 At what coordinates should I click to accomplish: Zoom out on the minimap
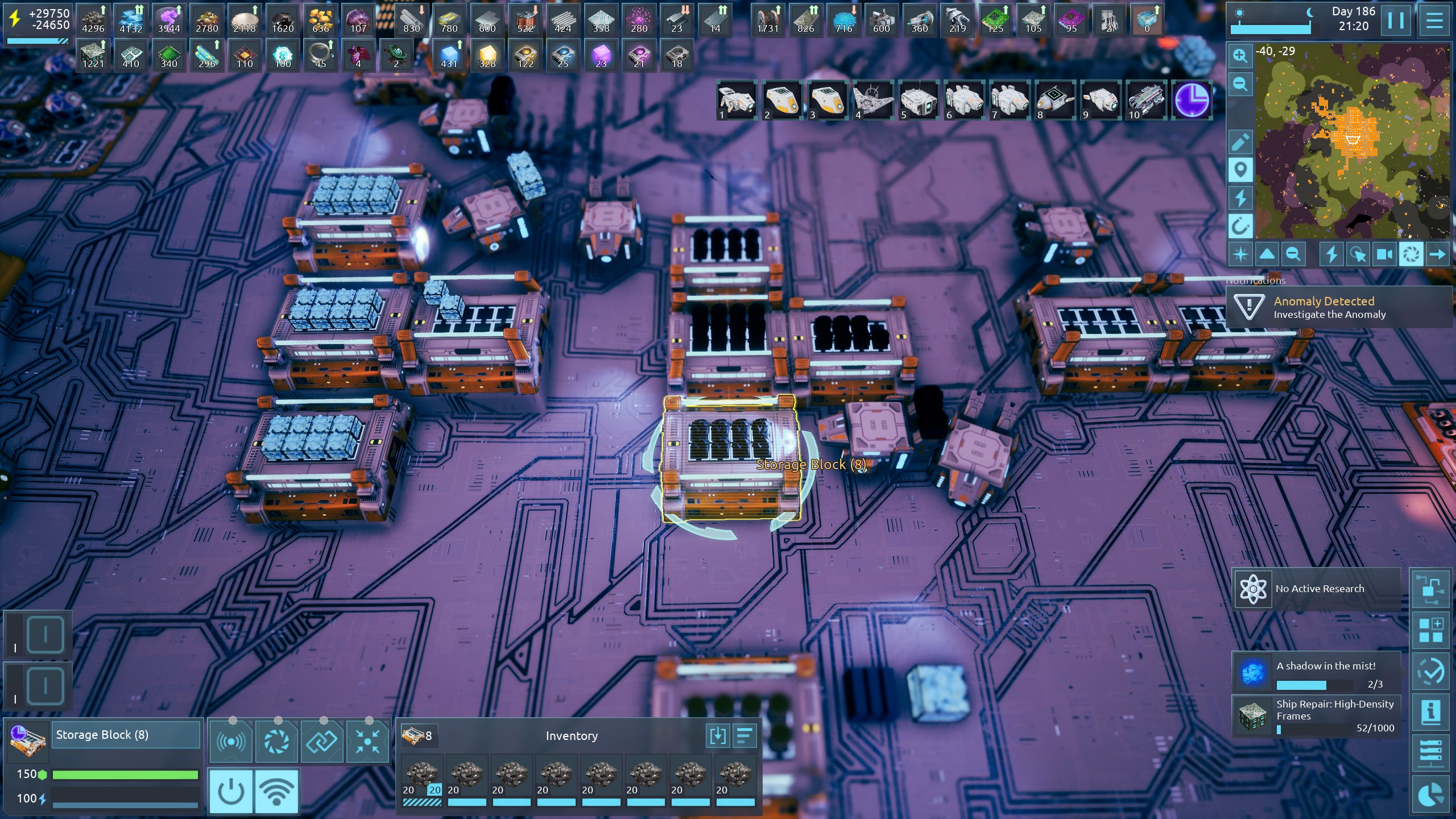tap(1240, 85)
